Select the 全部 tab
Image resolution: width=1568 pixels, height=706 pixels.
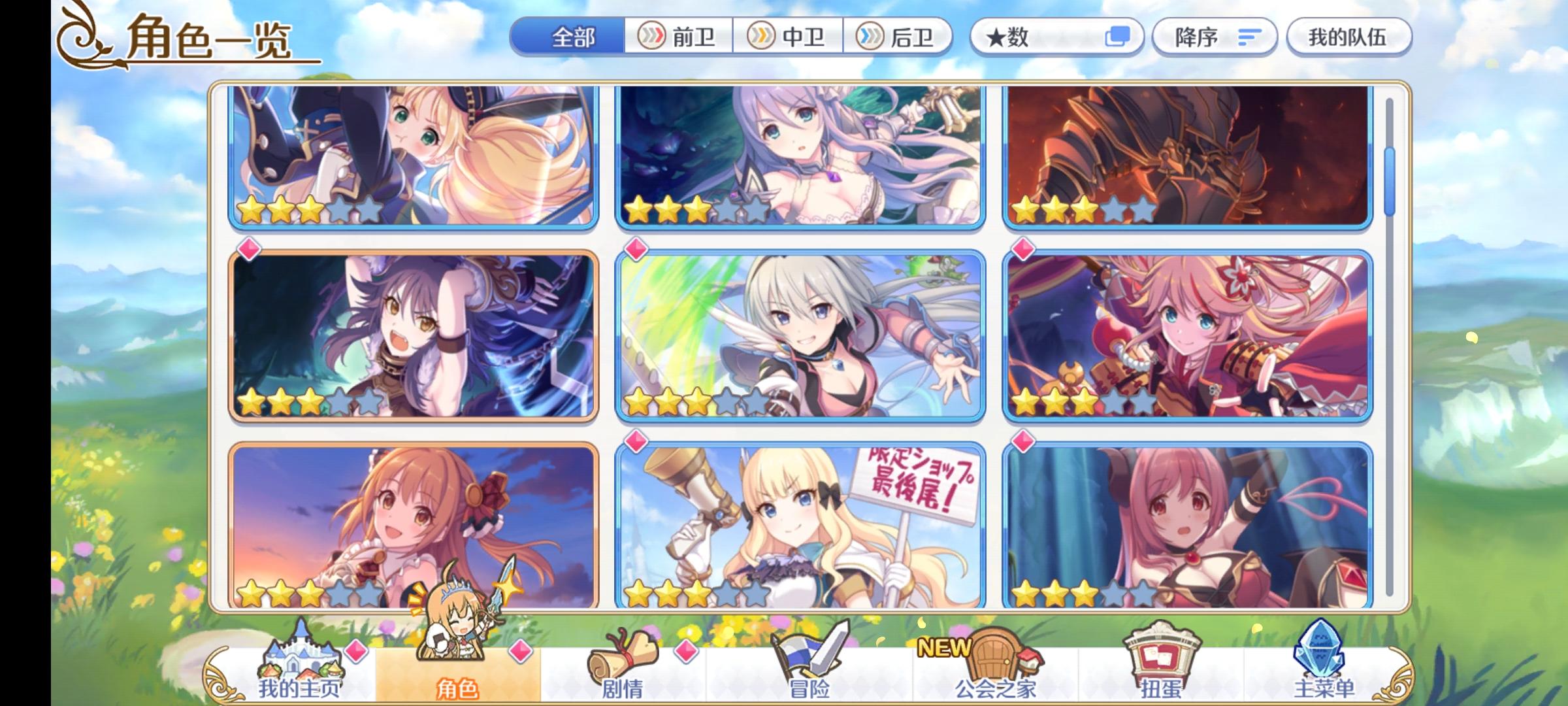(572, 37)
